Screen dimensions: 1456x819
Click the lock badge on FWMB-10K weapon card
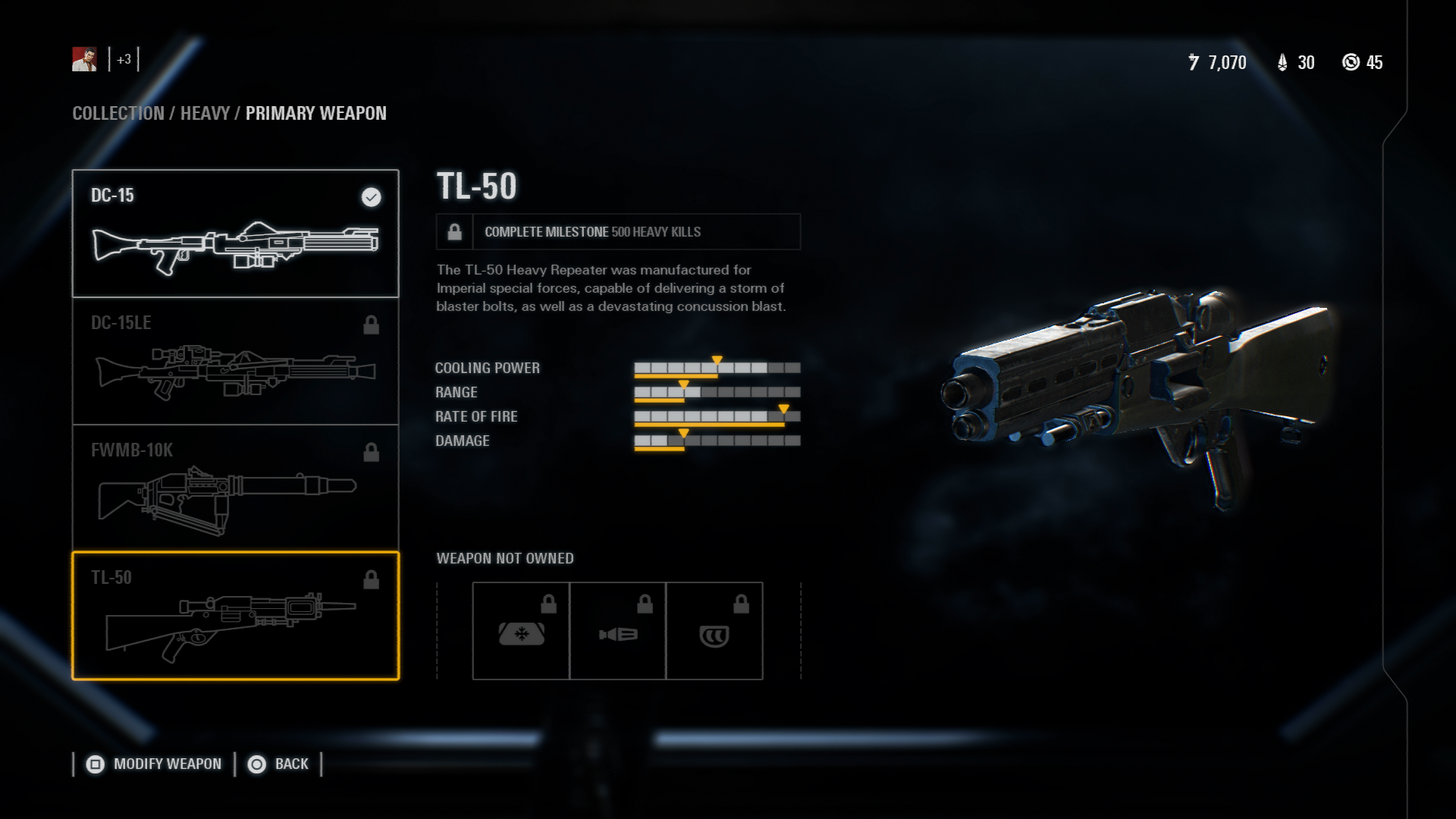[372, 452]
